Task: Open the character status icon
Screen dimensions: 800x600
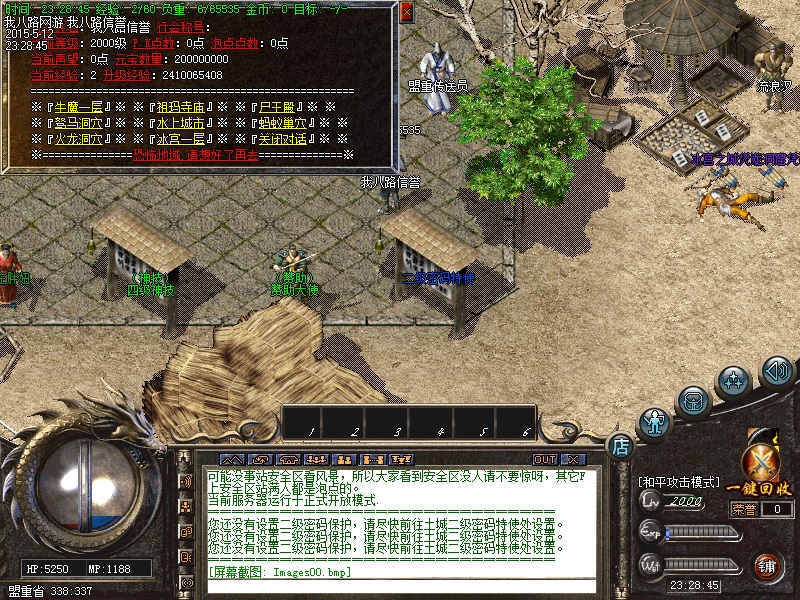Action: pos(655,422)
